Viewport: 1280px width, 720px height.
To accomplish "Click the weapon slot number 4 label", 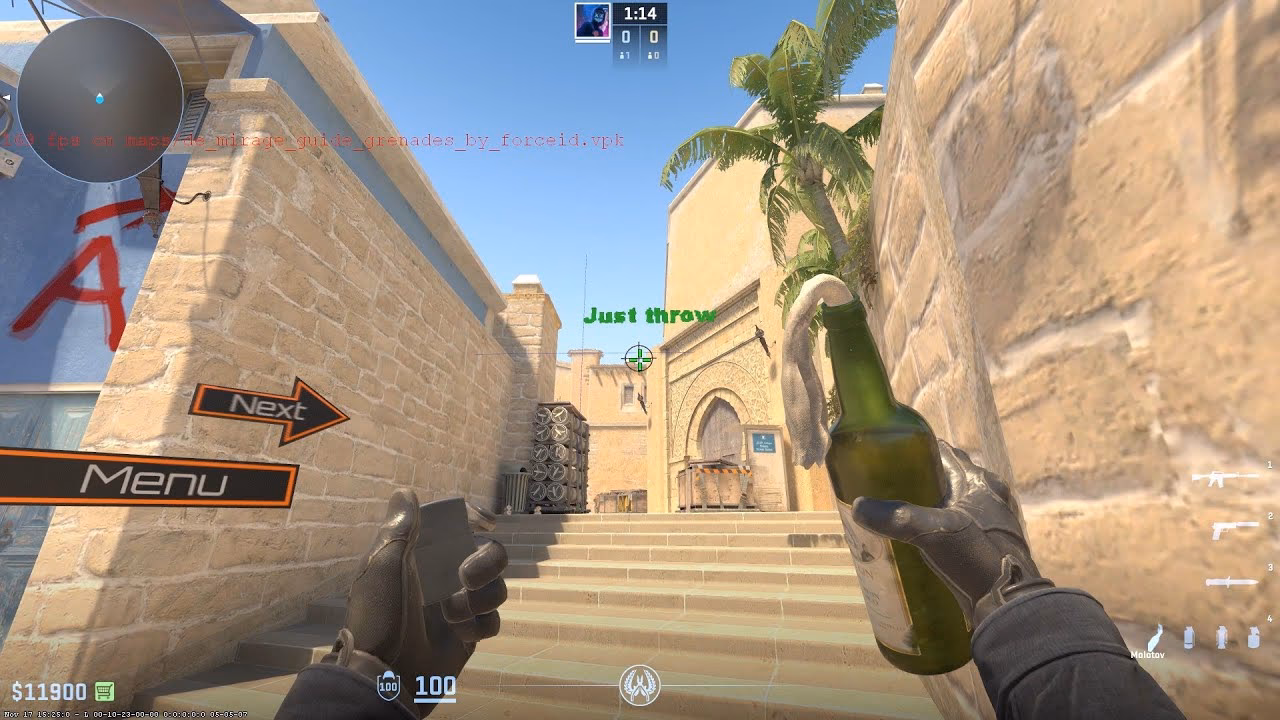I will pyautogui.click(x=1270, y=618).
